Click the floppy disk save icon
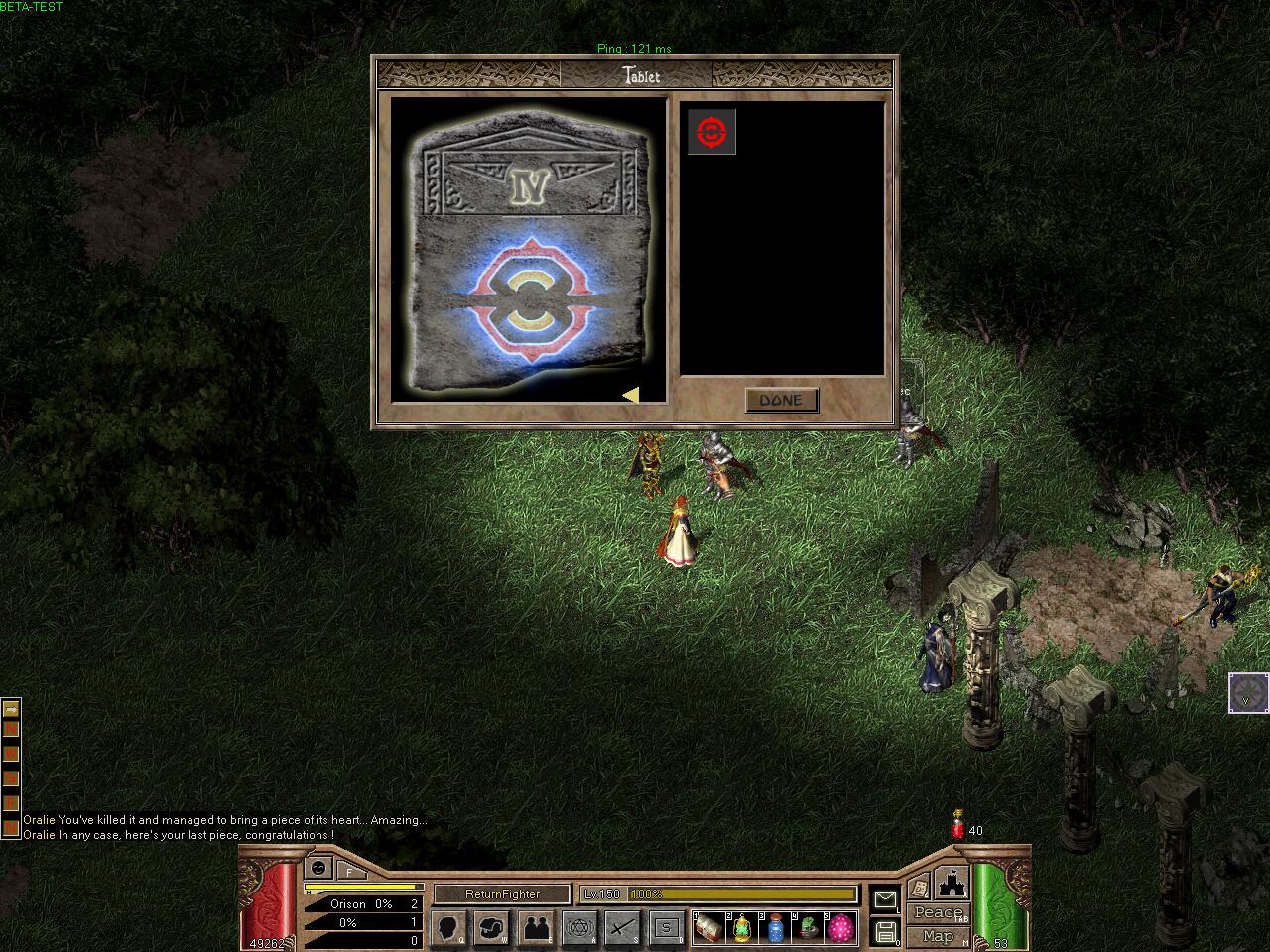The height and width of the screenshot is (952, 1270). point(886,932)
